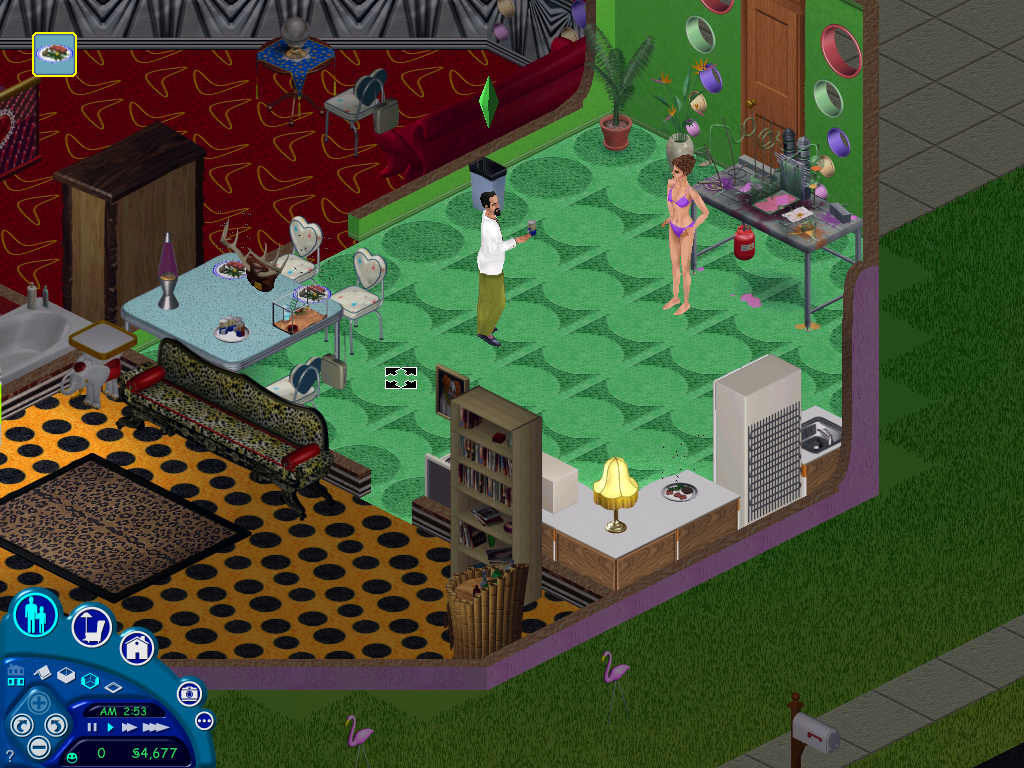The width and height of the screenshot is (1024, 768).
Task: Switch to walls-up view
Action: pos(66,675)
